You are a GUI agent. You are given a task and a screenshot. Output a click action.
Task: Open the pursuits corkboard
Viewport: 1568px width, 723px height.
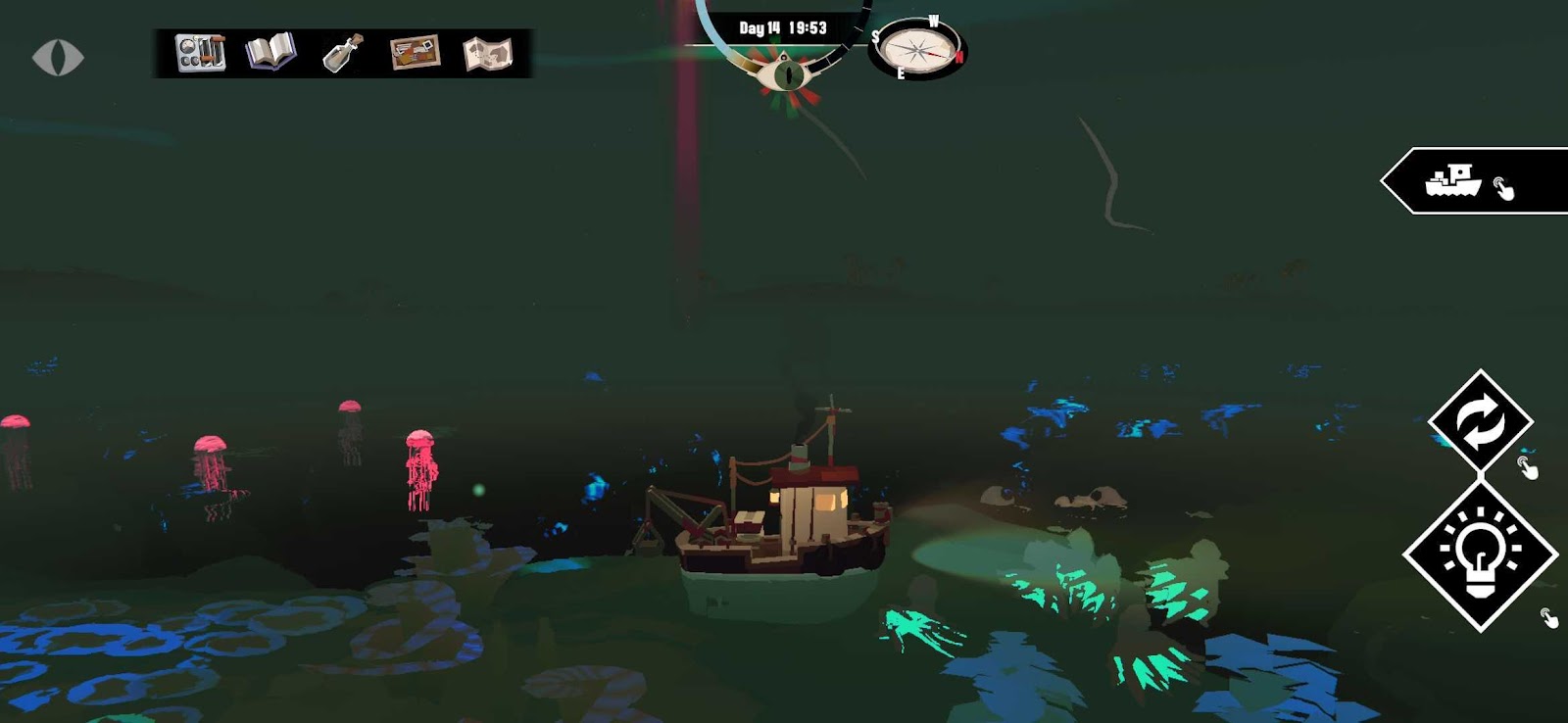coord(415,53)
